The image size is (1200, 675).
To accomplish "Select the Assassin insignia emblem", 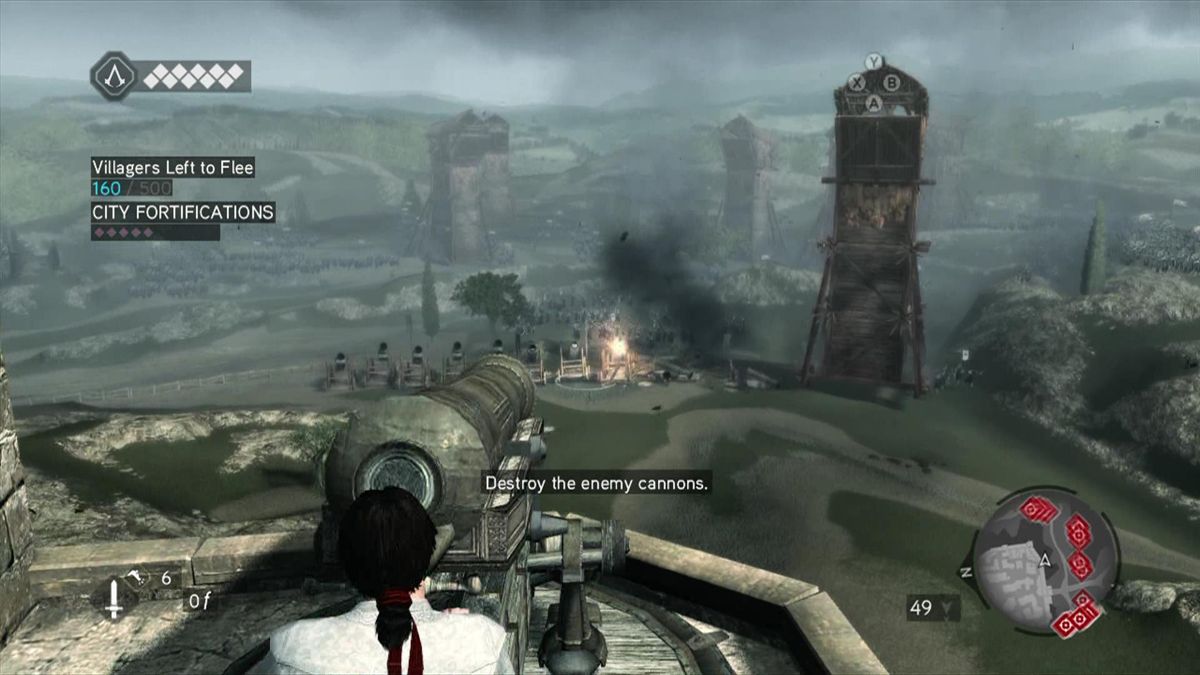I will [x=114, y=76].
